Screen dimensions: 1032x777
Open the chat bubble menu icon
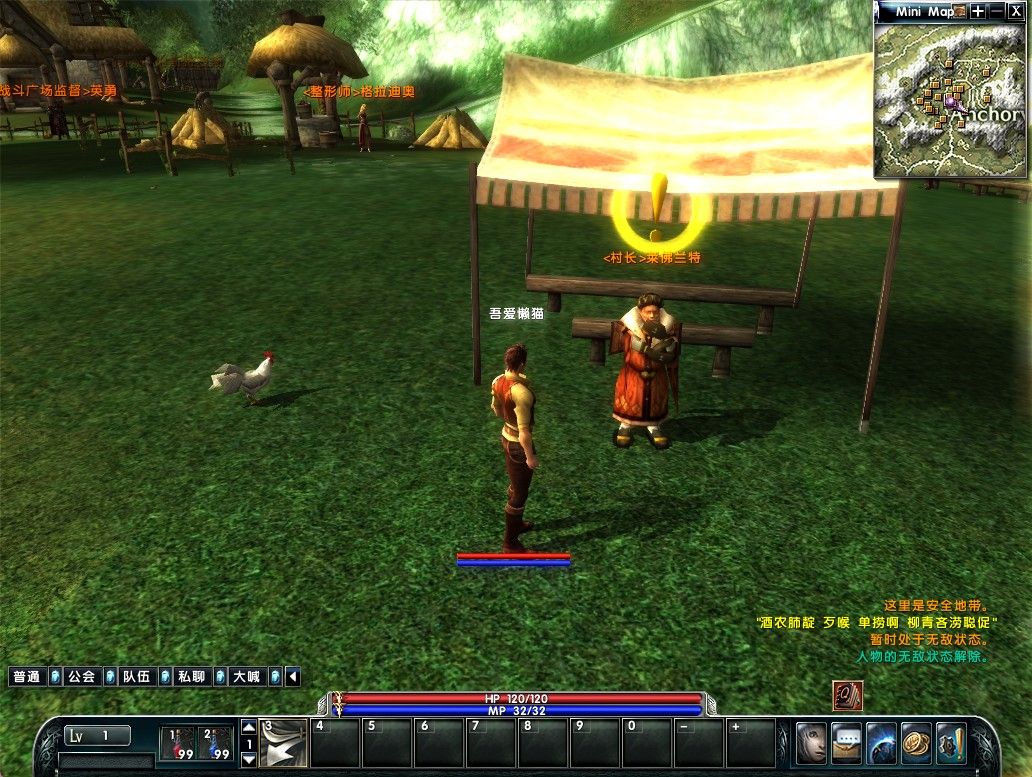[846, 743]
